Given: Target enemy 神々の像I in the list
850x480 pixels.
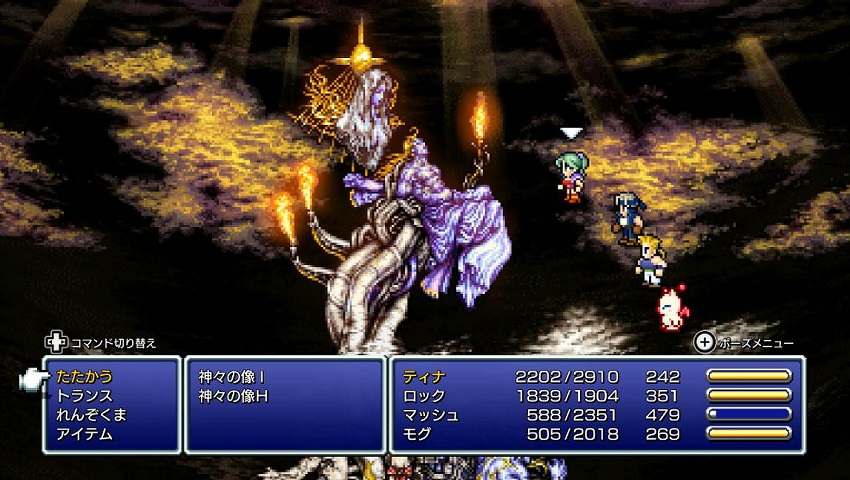Looking at the screenshot, I should point(233,377).
